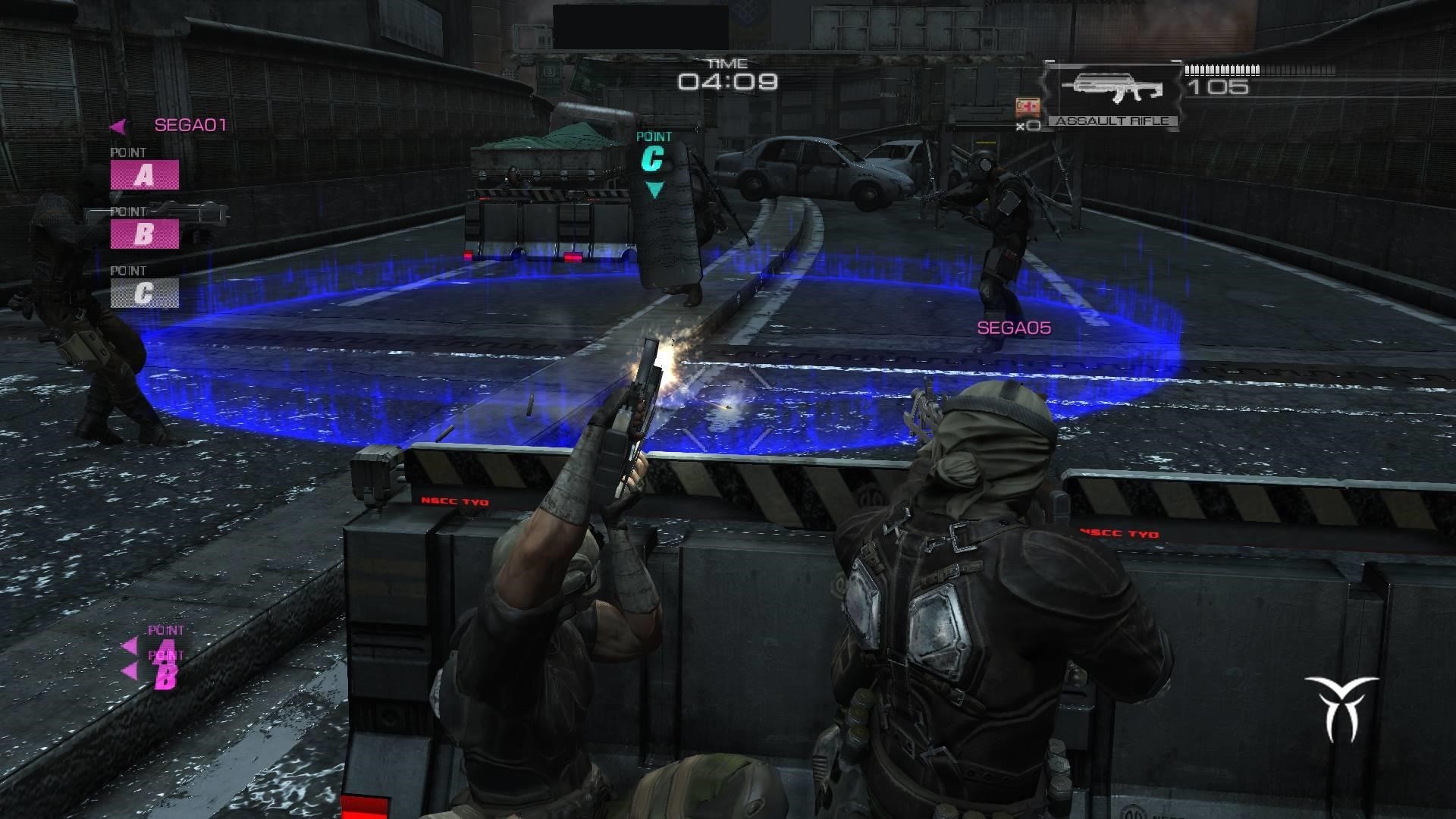Select the Point A box in capture list
1456x819 pixels.
pyautogui.click(x=144, y=175)
